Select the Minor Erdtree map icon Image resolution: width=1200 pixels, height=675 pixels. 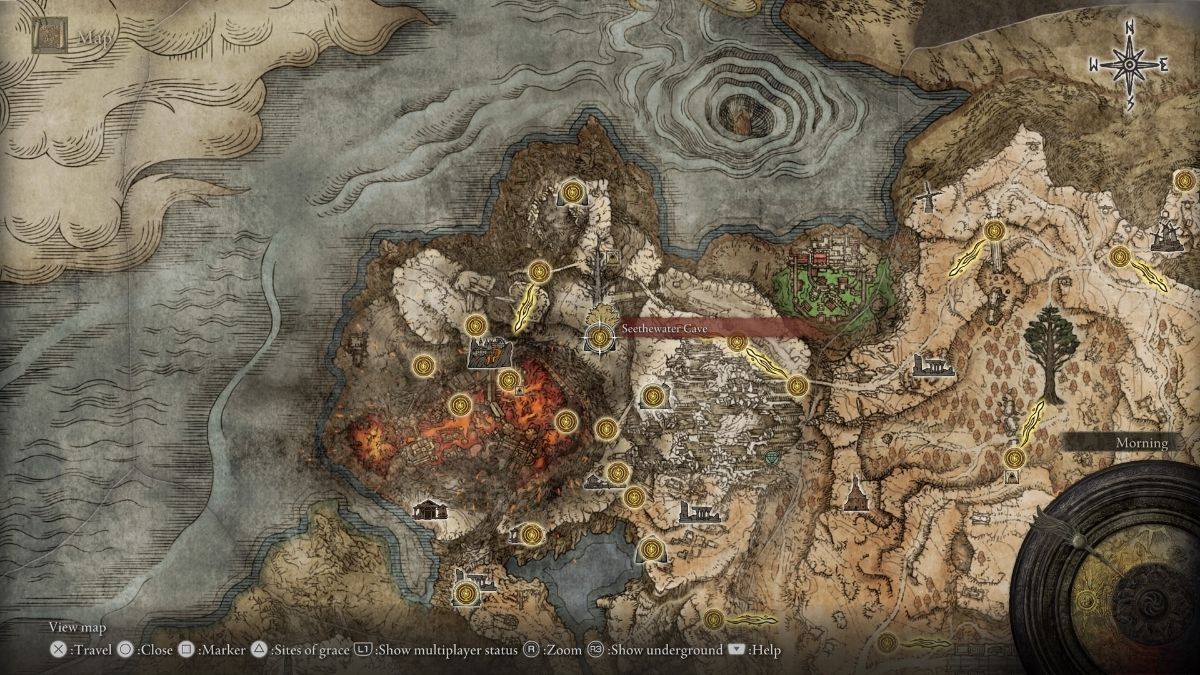[1049, 351]
